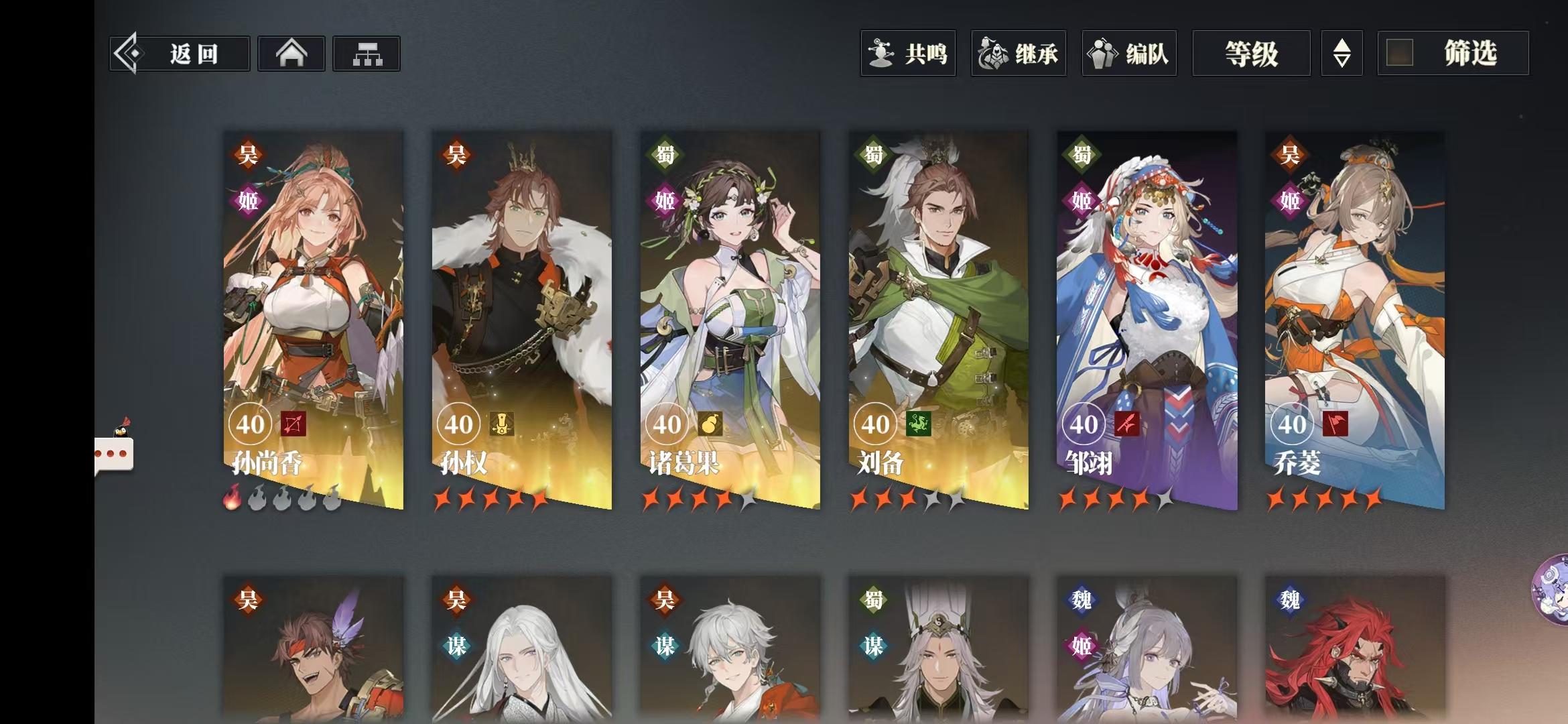Click the hierarchy icon beside the home icon
Image resolution: width=1568 pixels, height=724 pixels.
(x=366, y=53)
